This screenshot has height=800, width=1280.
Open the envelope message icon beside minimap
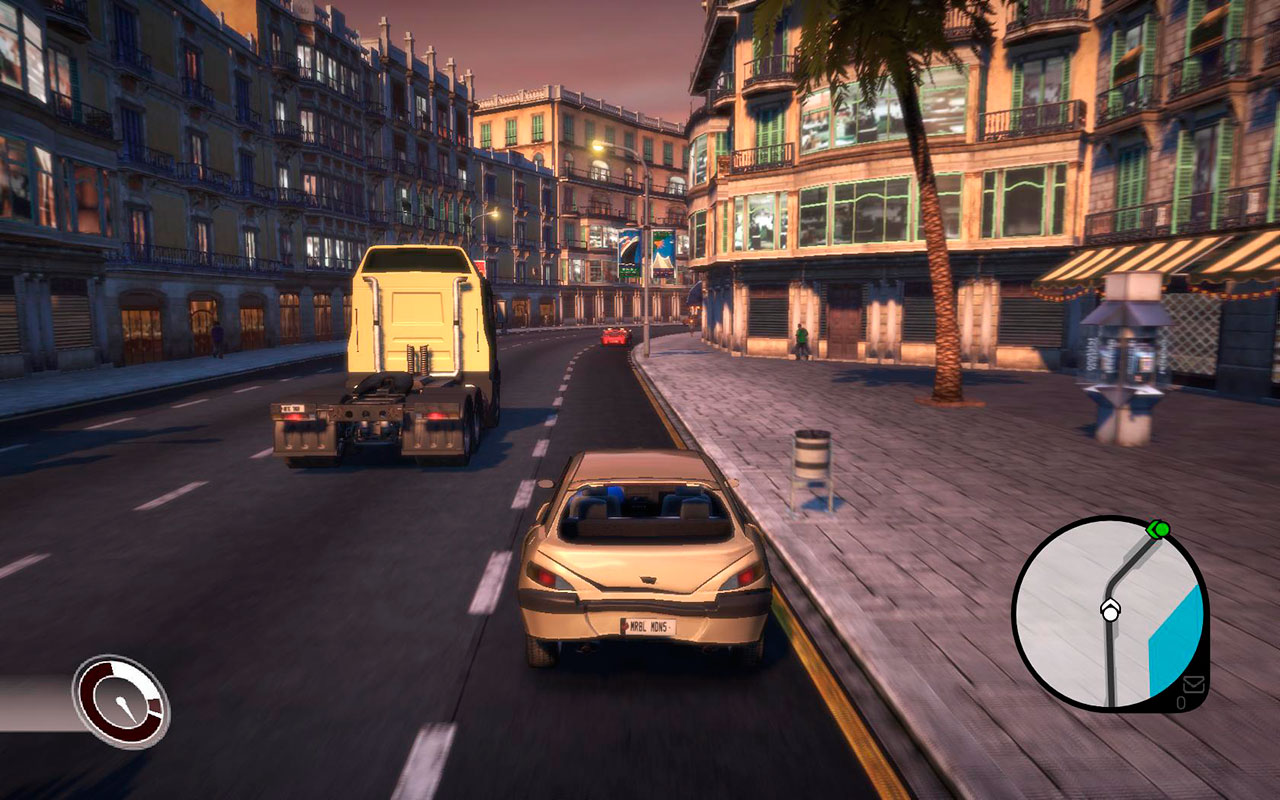pos(1194,685)
